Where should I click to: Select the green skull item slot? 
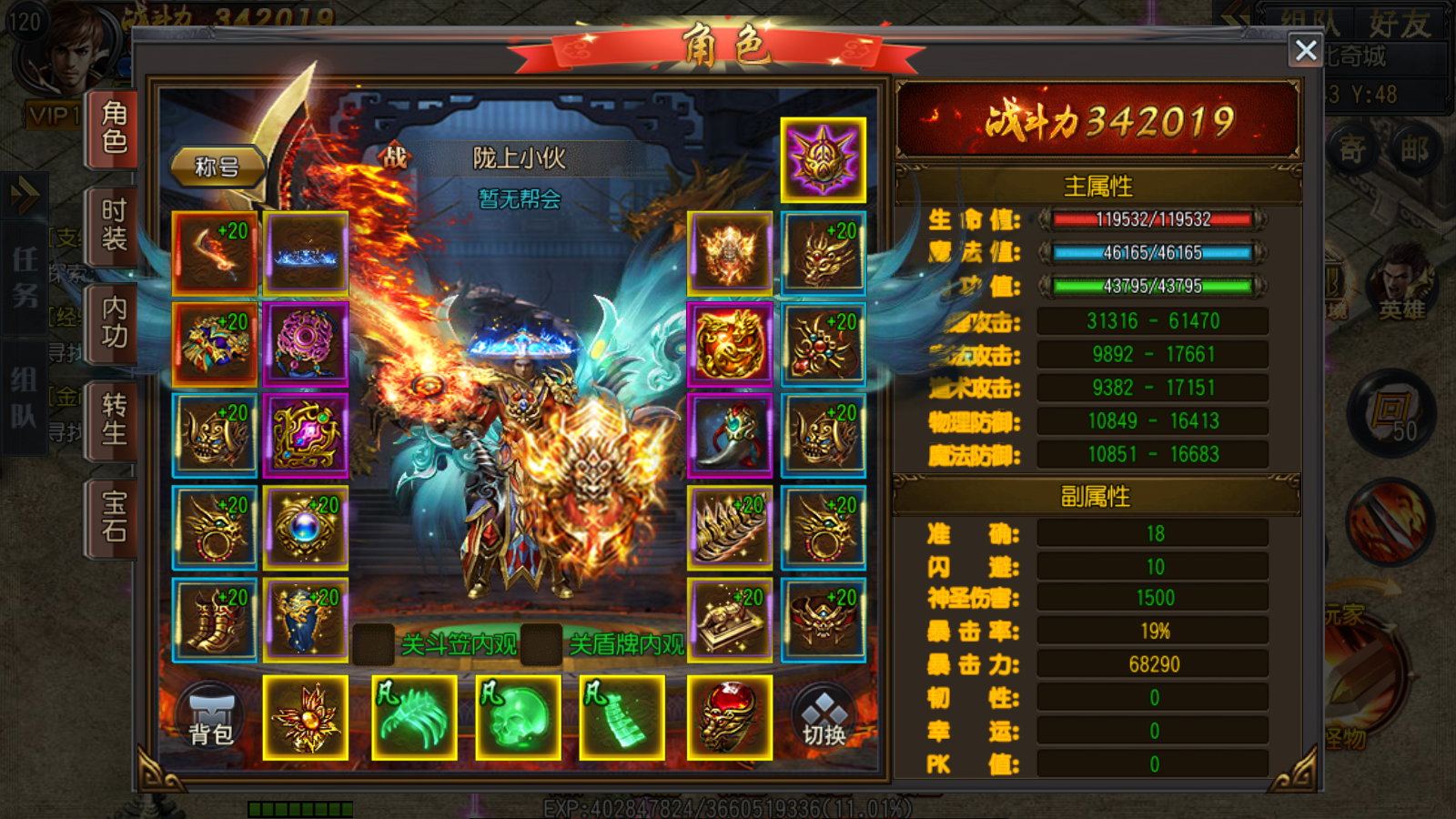click(518, 718)
